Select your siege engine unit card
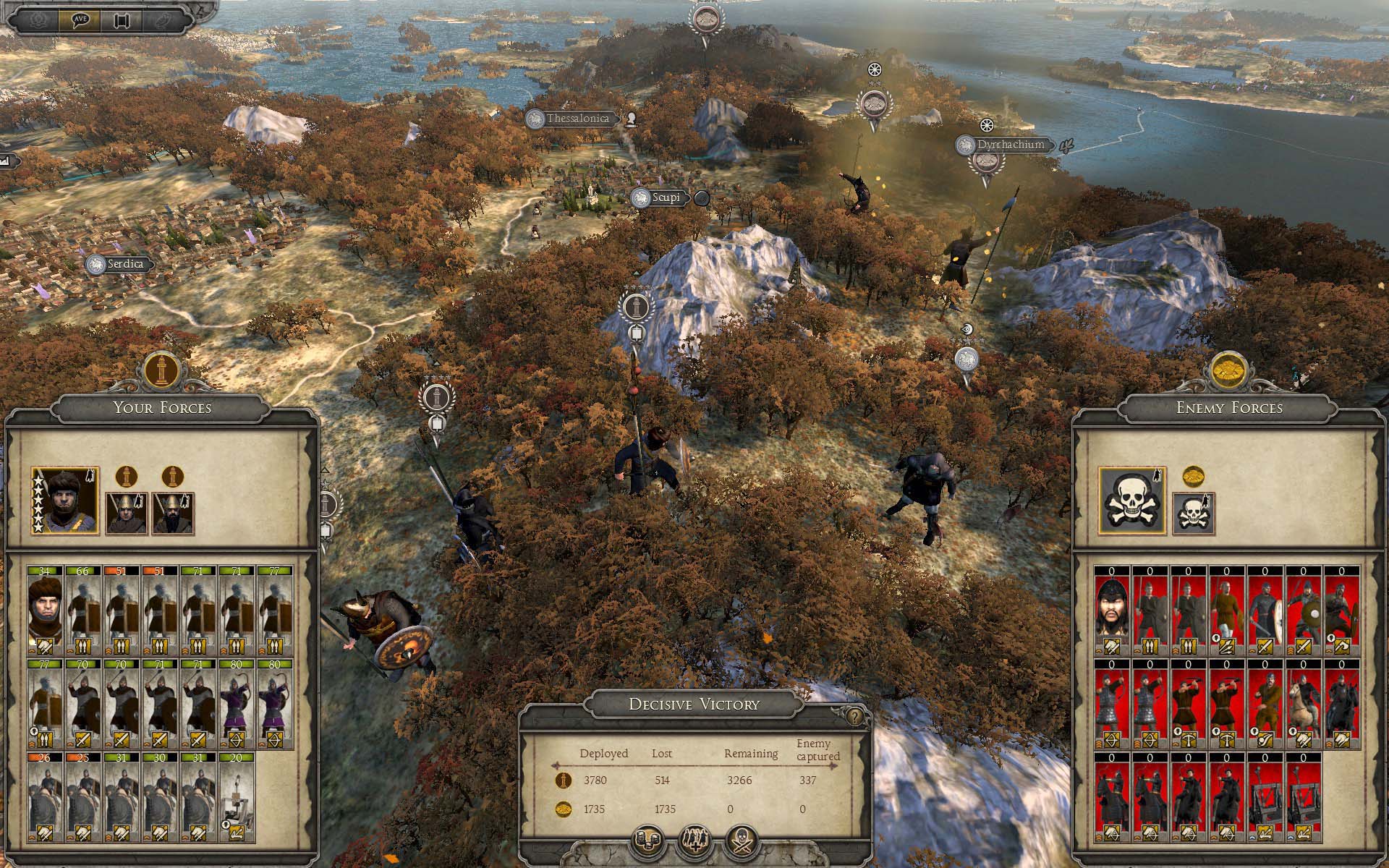 236,797
